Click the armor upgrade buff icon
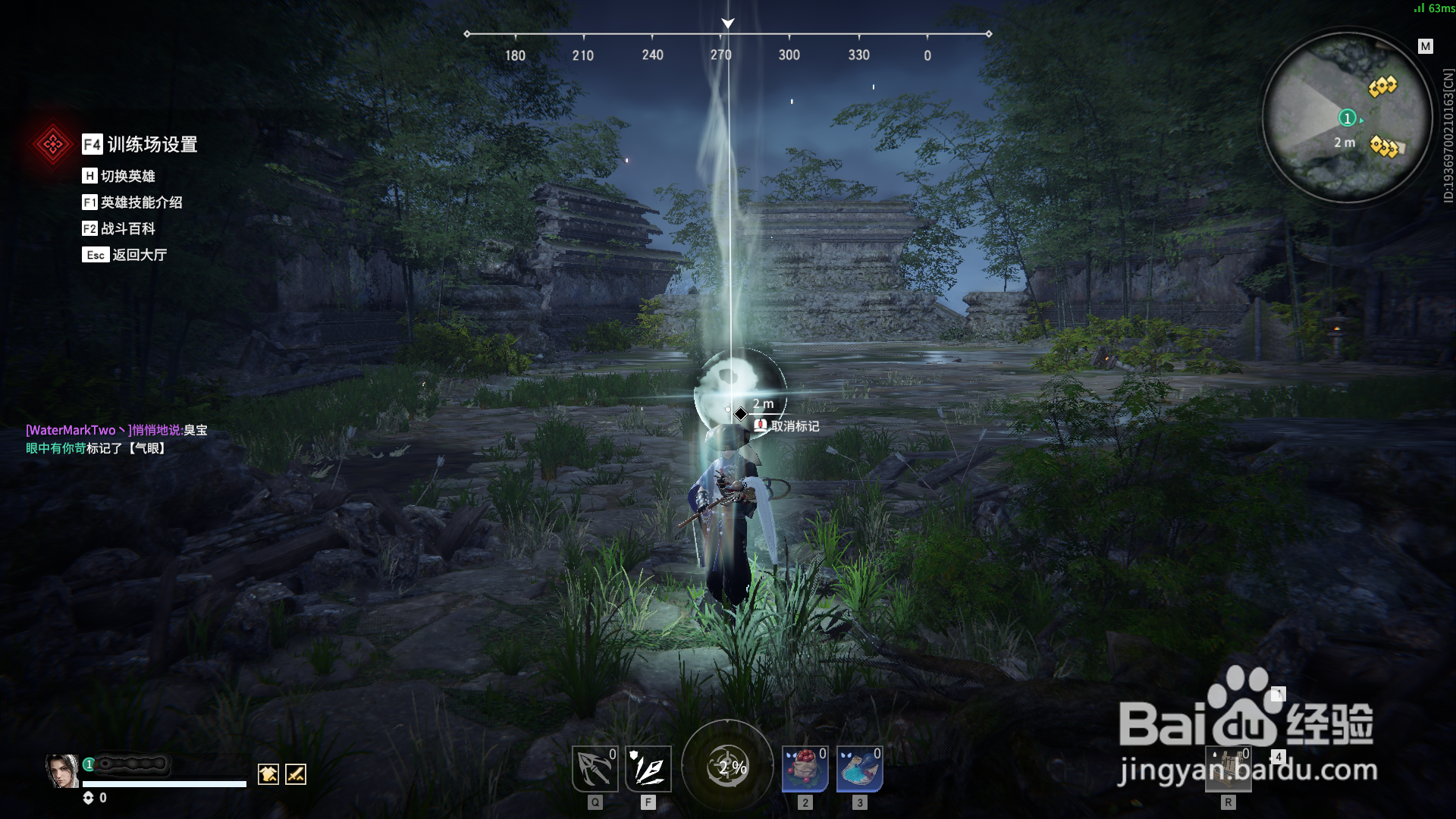The height and width of the screenshot is (819, 1456). (x=268, y=774)
